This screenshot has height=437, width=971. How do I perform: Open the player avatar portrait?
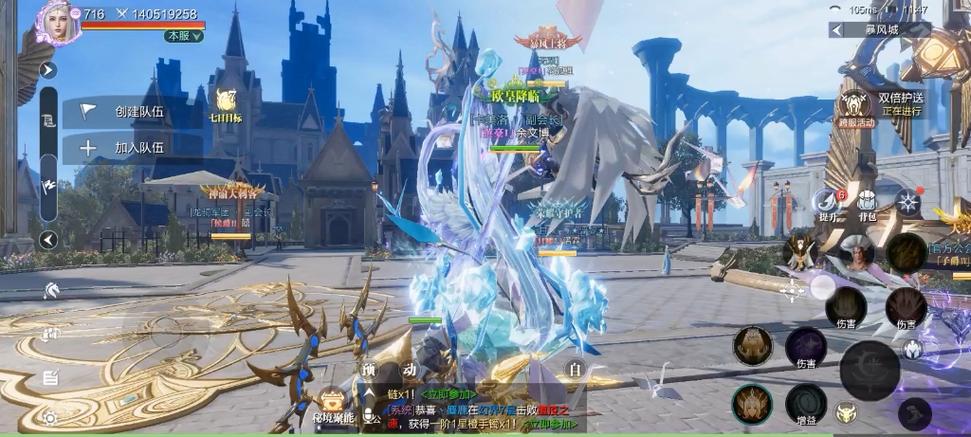(x=57, y=21)
